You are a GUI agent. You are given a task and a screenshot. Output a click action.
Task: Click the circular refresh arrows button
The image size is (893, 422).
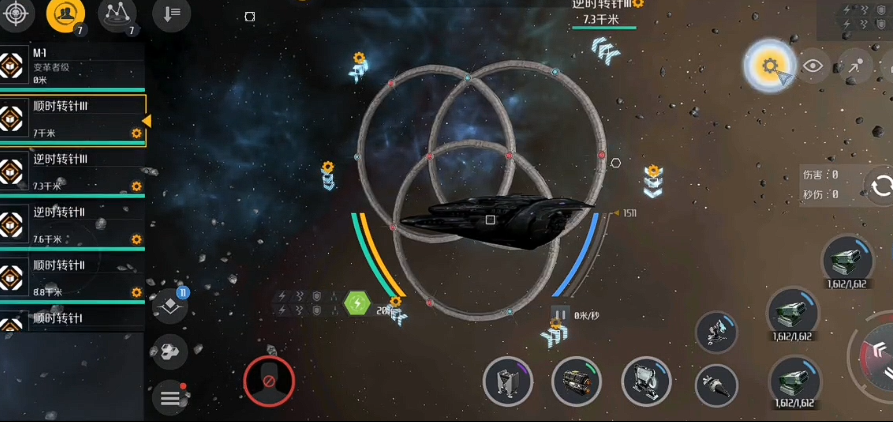tap(881, 186)
